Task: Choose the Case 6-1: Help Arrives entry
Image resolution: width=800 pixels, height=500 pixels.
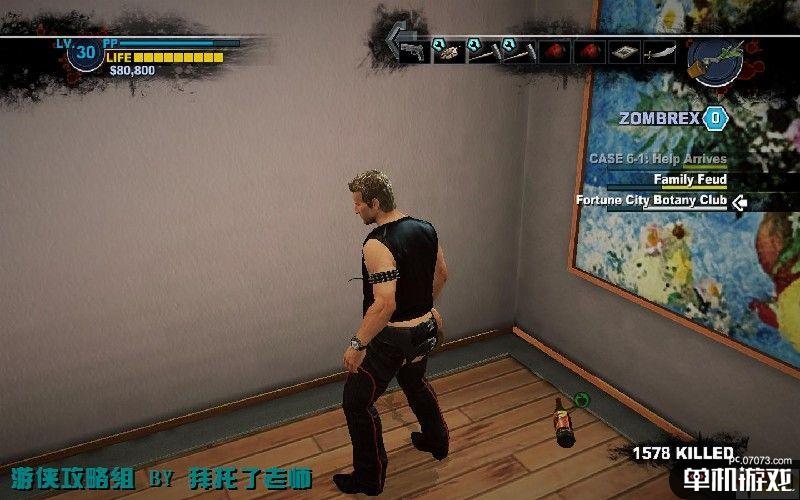Action: [x=657, y=159]
